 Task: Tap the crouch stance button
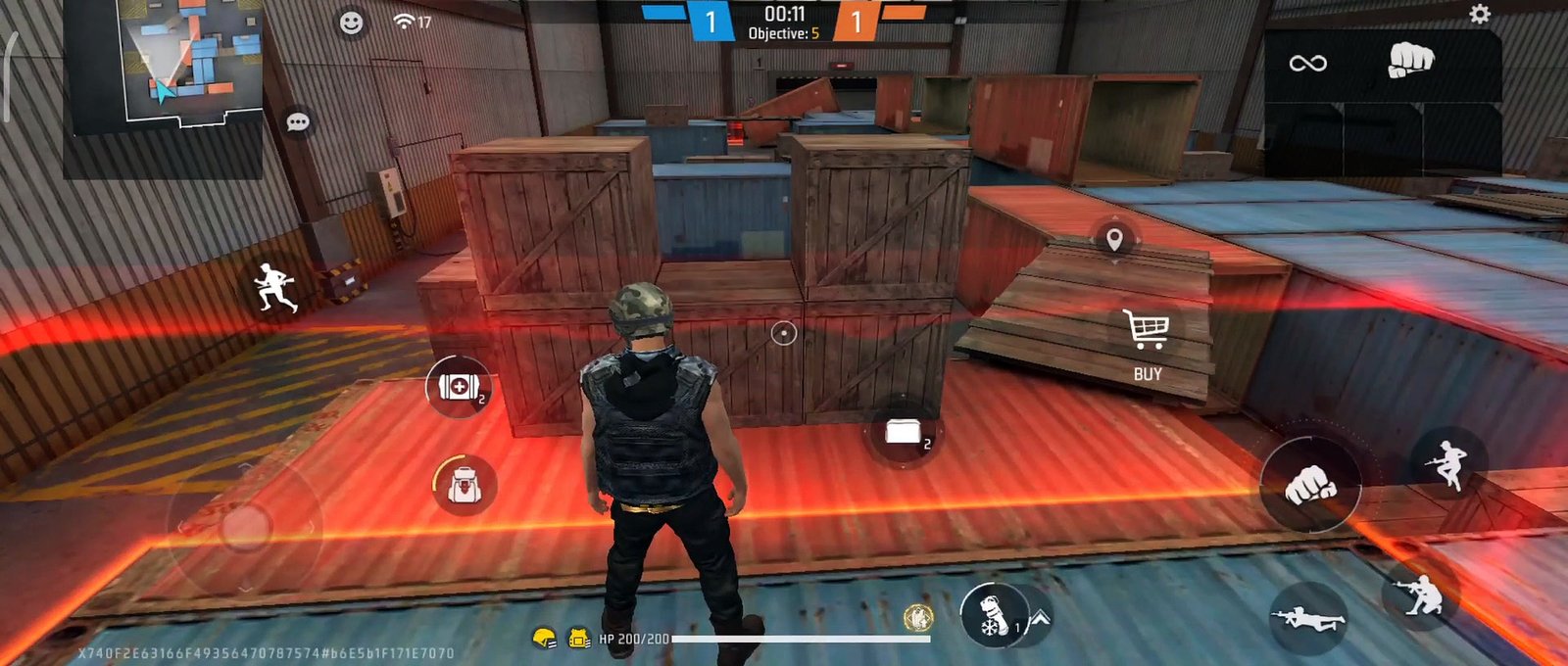tap(1420, 593)
